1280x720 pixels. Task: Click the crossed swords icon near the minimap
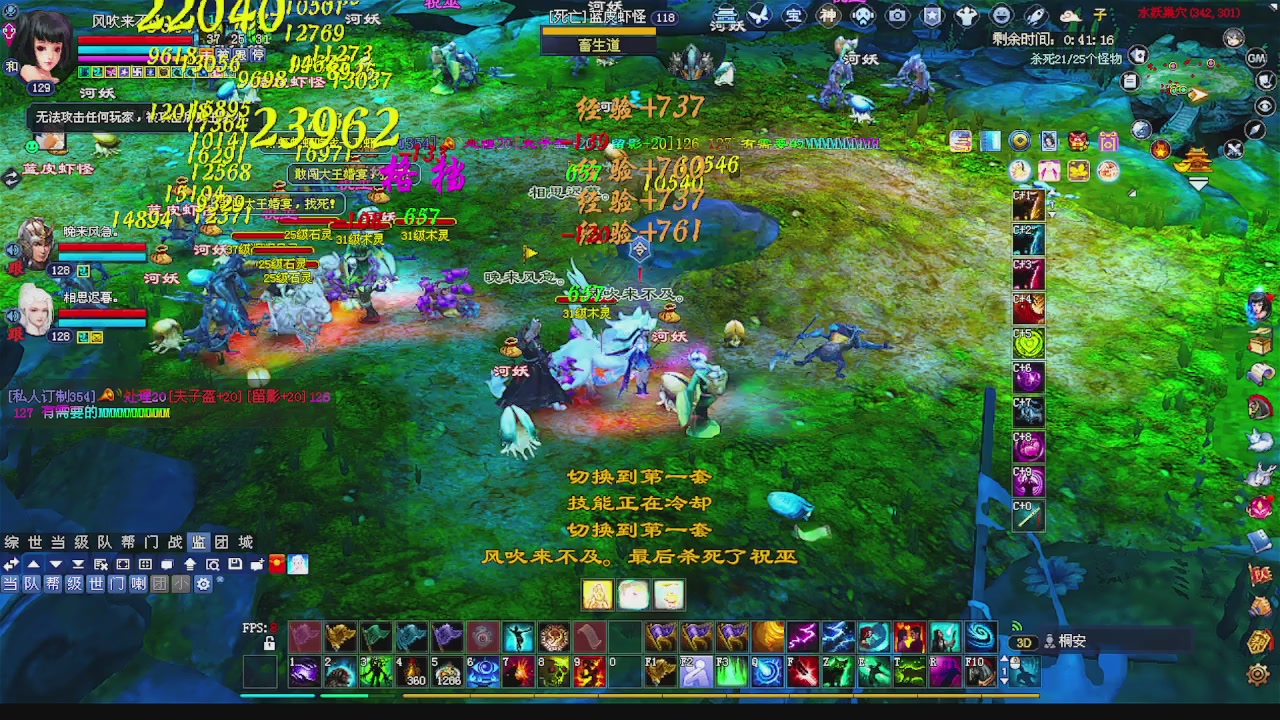[1235, 150]
